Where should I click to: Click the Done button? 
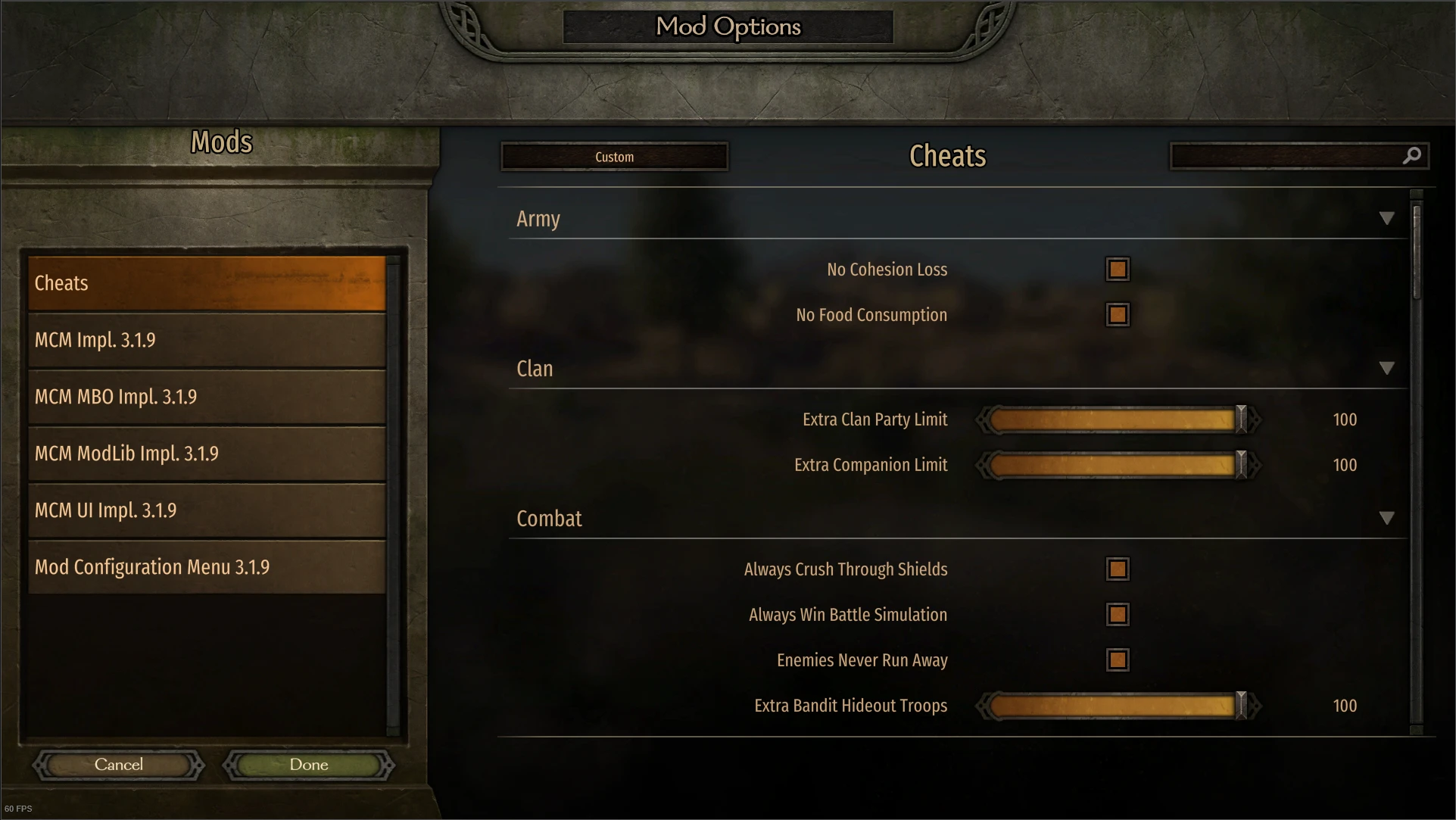(307, 765)
